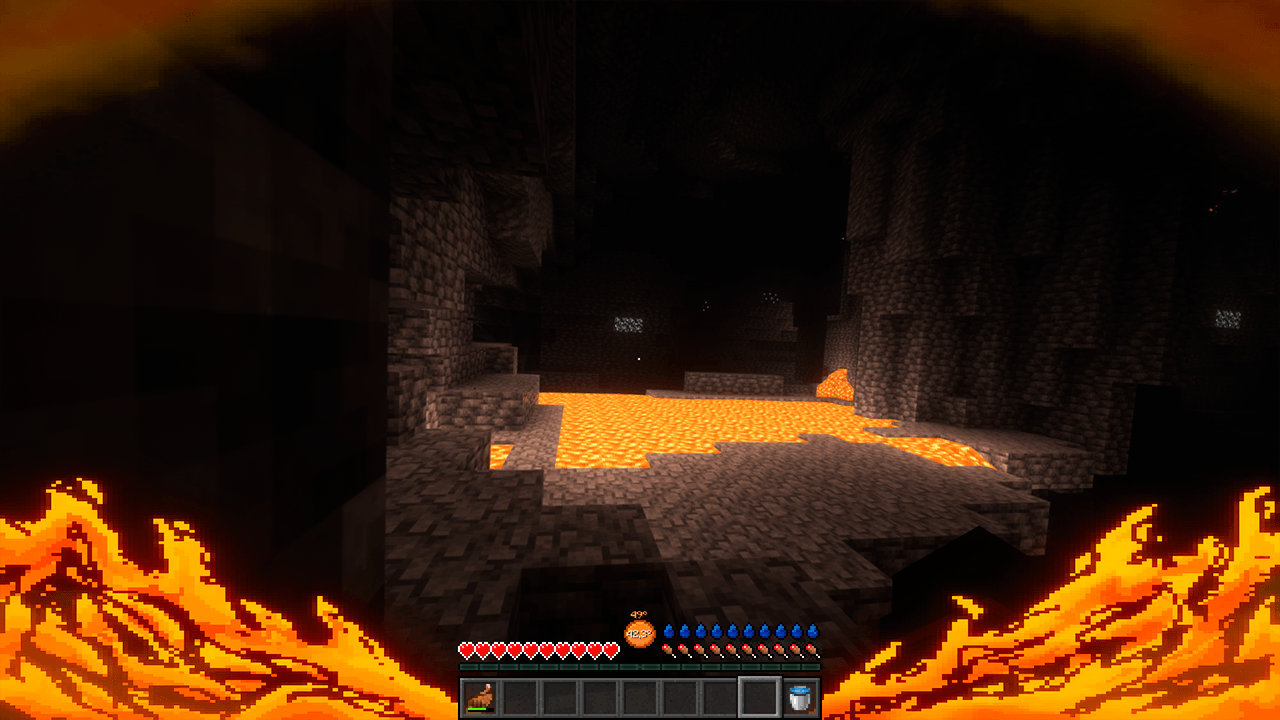The image size is (1280, 720).
Task: Click the experience bar above the hotbar
Action: pos(640,666)
